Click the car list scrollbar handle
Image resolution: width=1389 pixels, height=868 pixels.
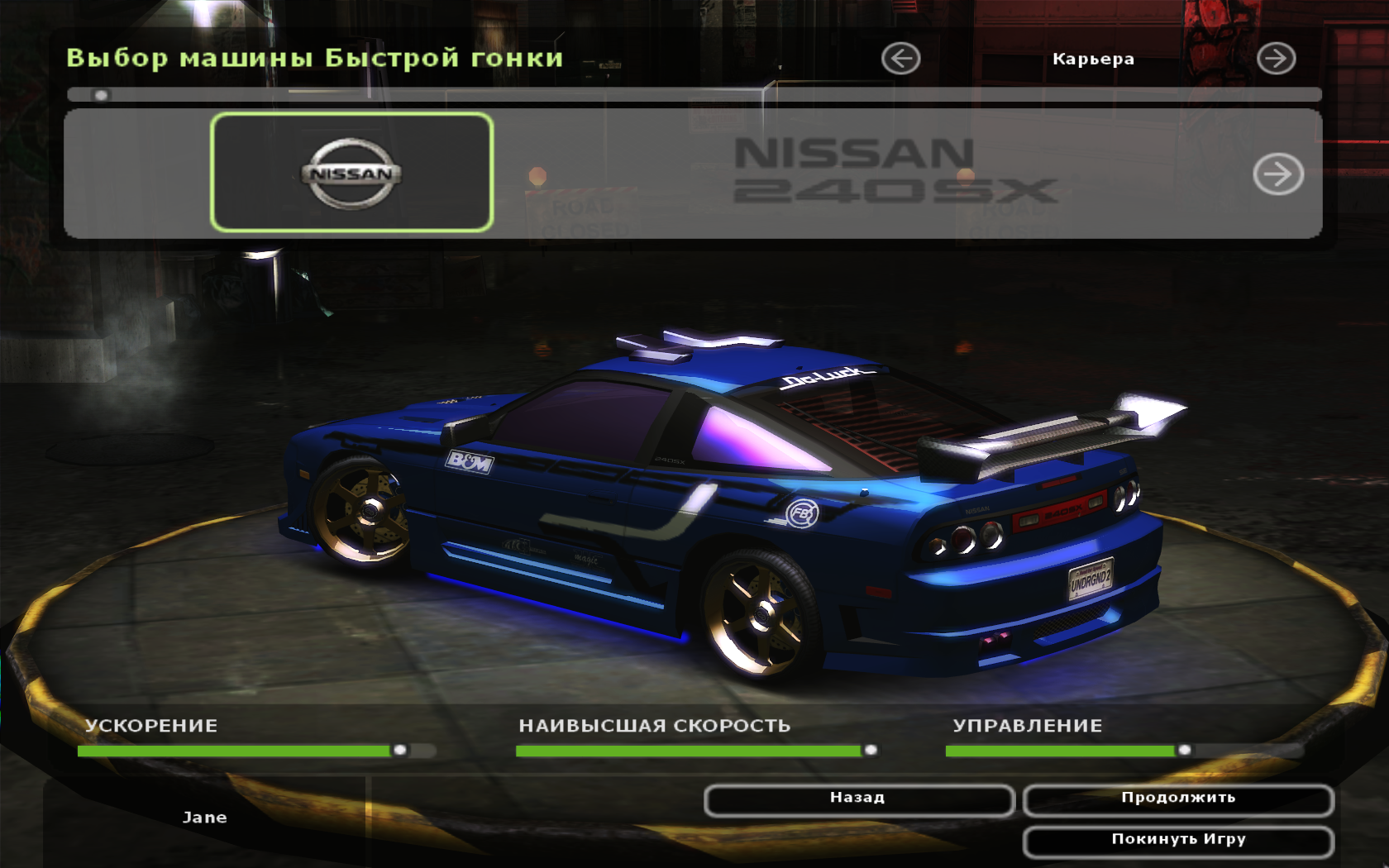[101, 95]
